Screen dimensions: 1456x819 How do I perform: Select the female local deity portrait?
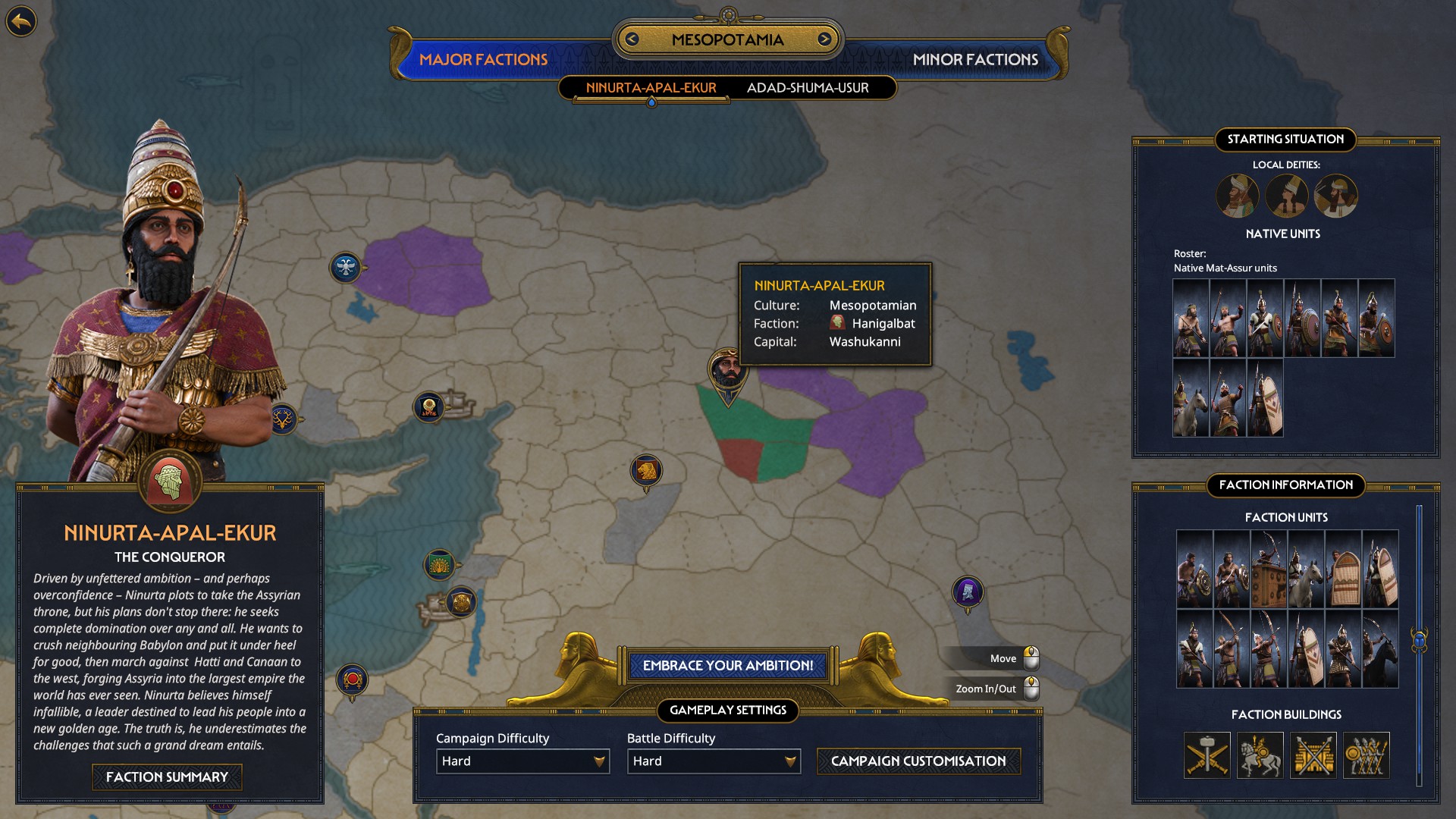pyautogui.click(x=1288, y=196)
